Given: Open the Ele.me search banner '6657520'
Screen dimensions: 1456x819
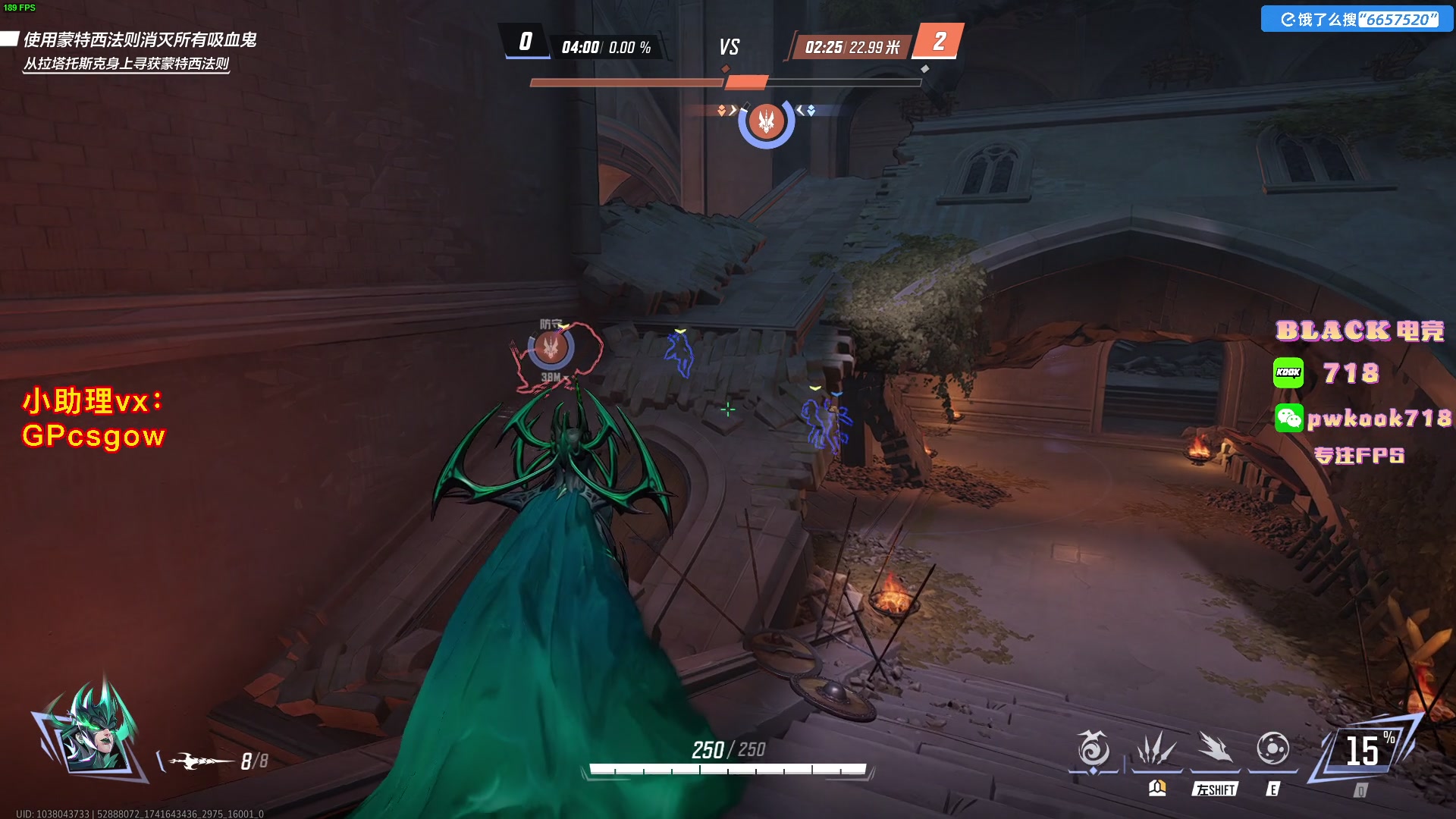Looking at the screenshot, I should point(1357,19).
